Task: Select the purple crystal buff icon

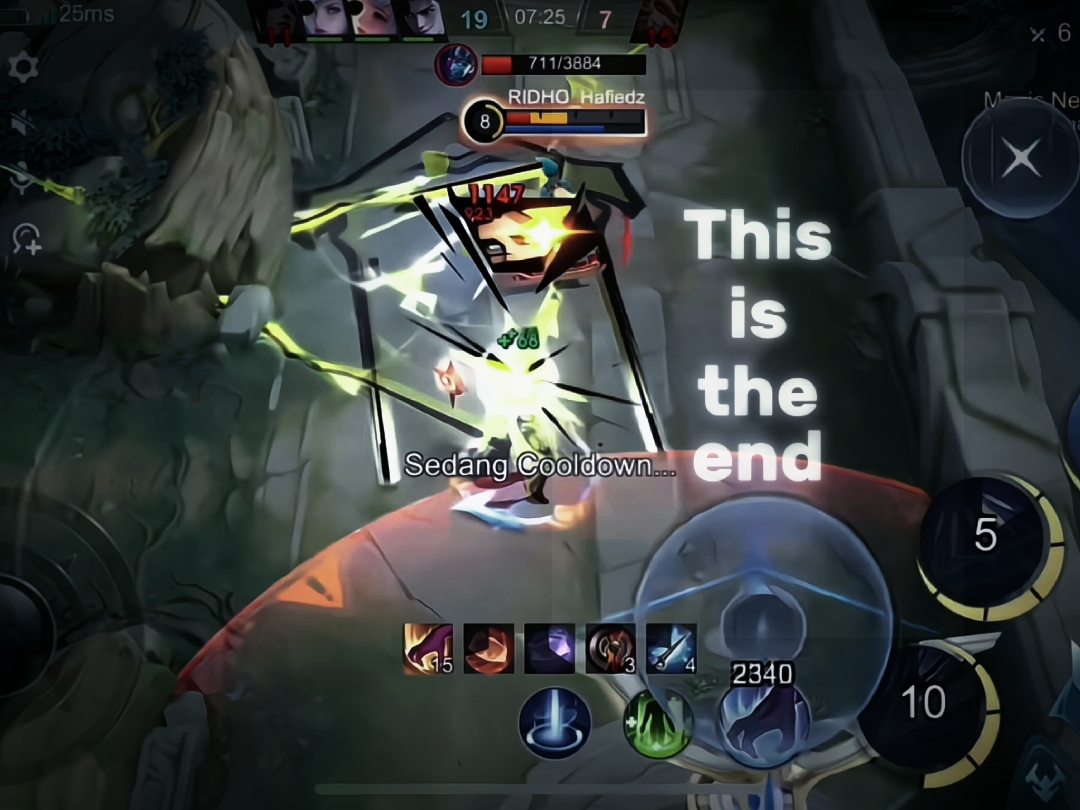Action: point(549,648)
